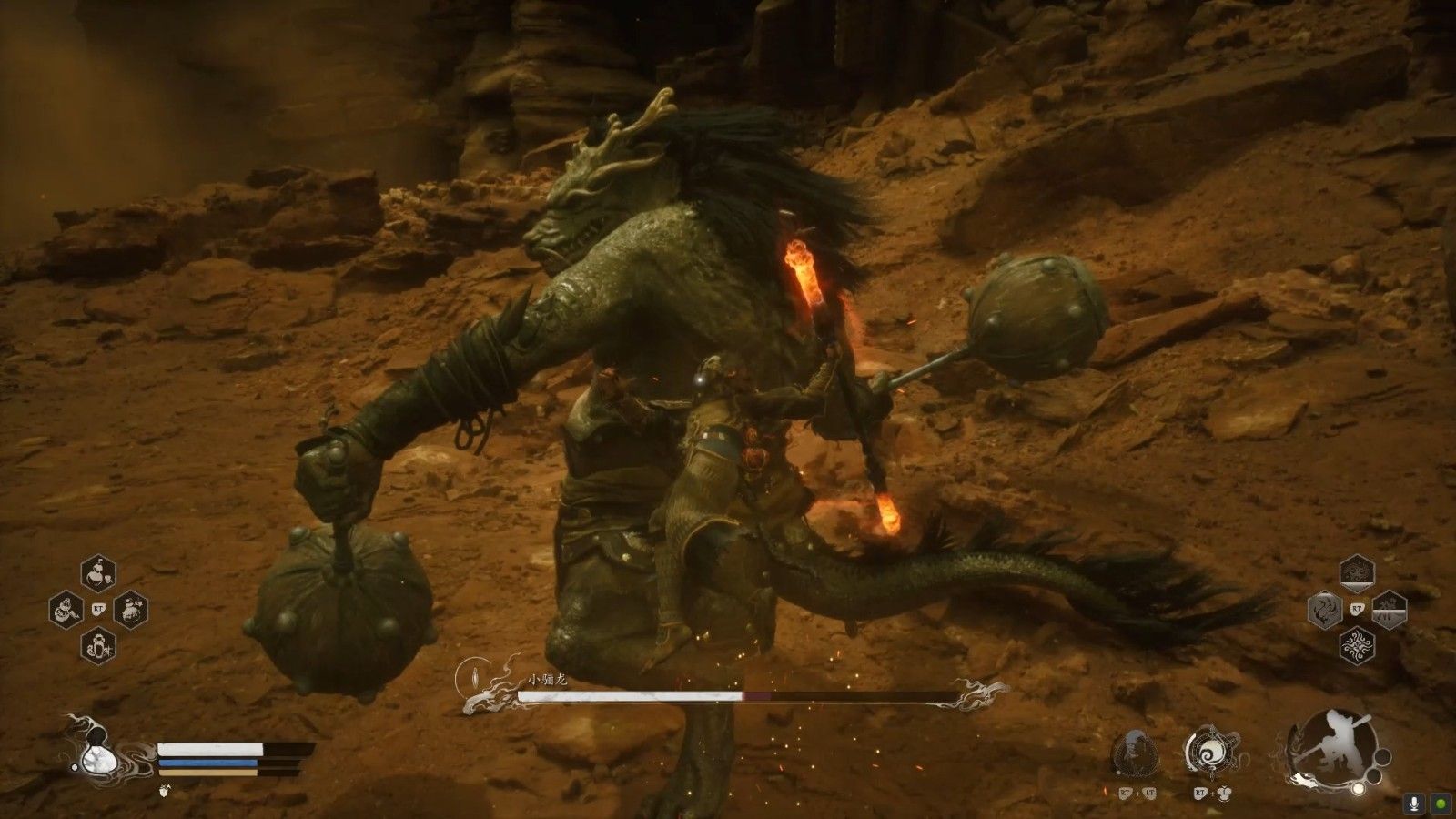Screen dimensions: 1456x819
Task: Activate the swirling knot spell hexagon
Action: (x=1357, y=646)
